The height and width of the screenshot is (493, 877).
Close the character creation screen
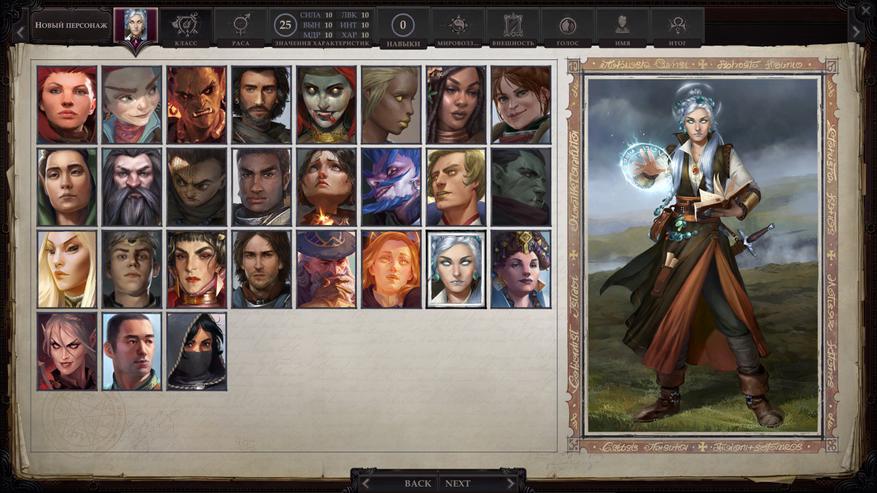point(865,9)
